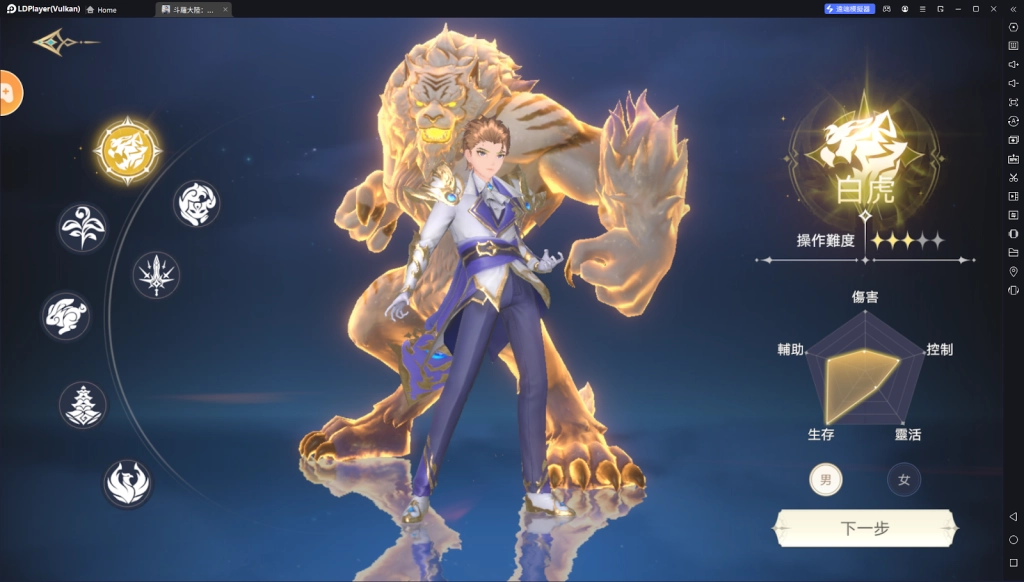This screenshot has width=1024, height=582.
Task: Select the White Tiger class icon
Action: (127, 151)
